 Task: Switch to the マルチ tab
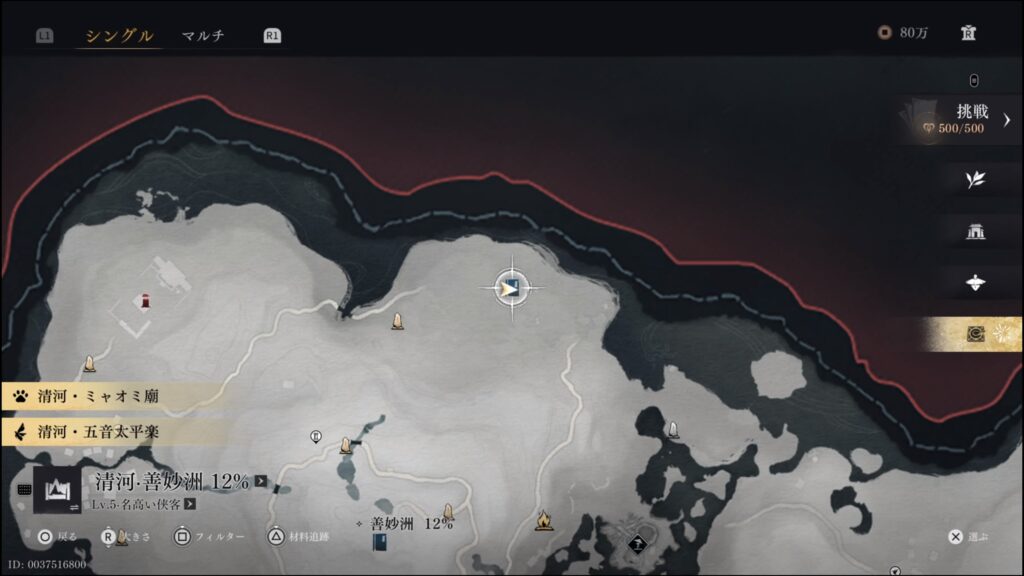coord(203,36)
